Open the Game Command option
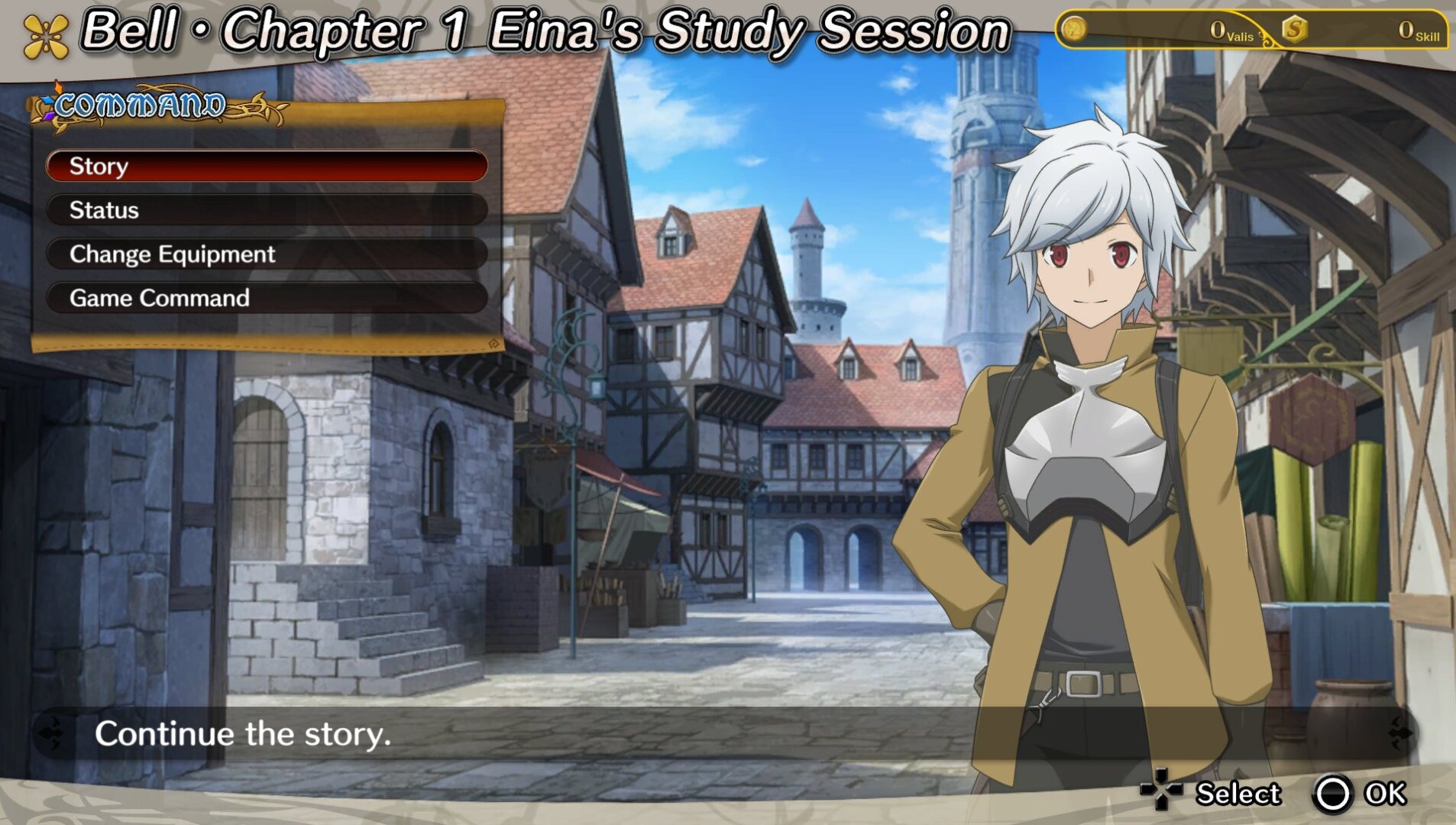This screenshot has height=825, width=1456. 267,298
